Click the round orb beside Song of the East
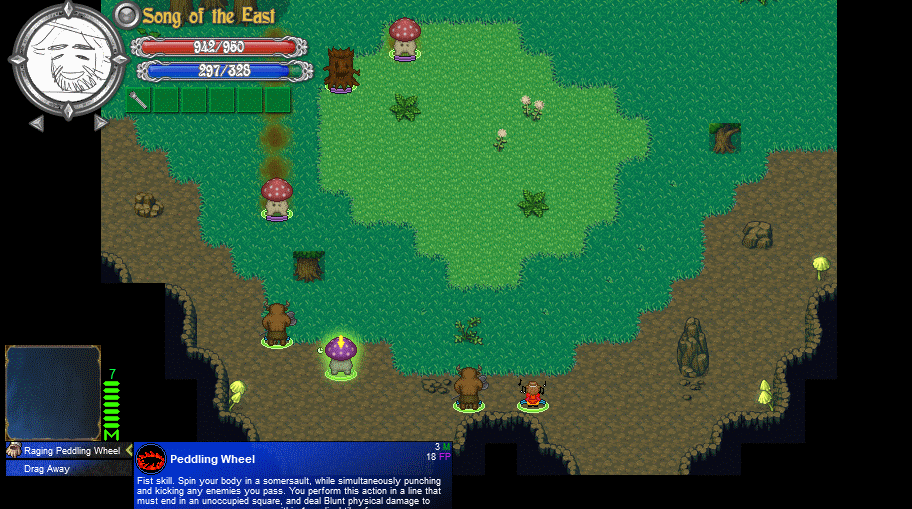Viewport: 912px width, 509px height. click(x=127, y=15)
